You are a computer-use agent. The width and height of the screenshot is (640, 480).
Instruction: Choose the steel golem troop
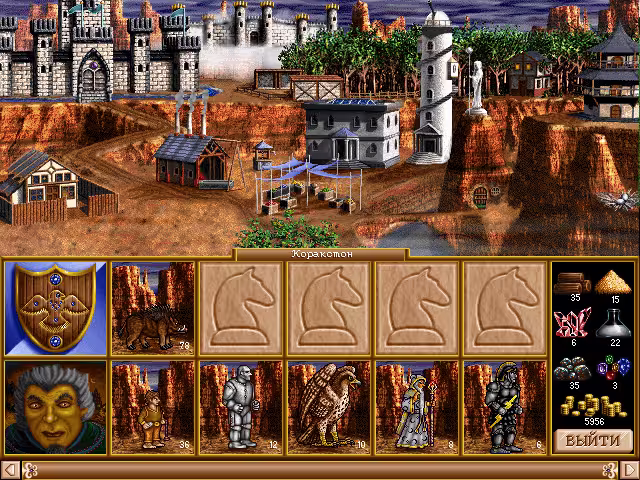(241, 407)
